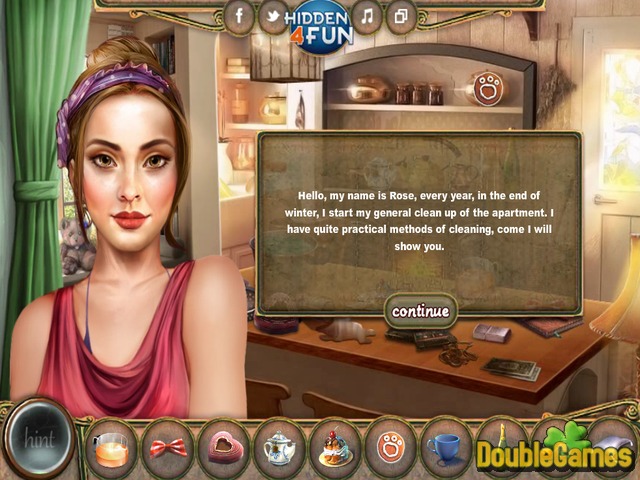Select the paw print item slot
The width and height of the screenshot is (640, 480).
tap(391, 446)
